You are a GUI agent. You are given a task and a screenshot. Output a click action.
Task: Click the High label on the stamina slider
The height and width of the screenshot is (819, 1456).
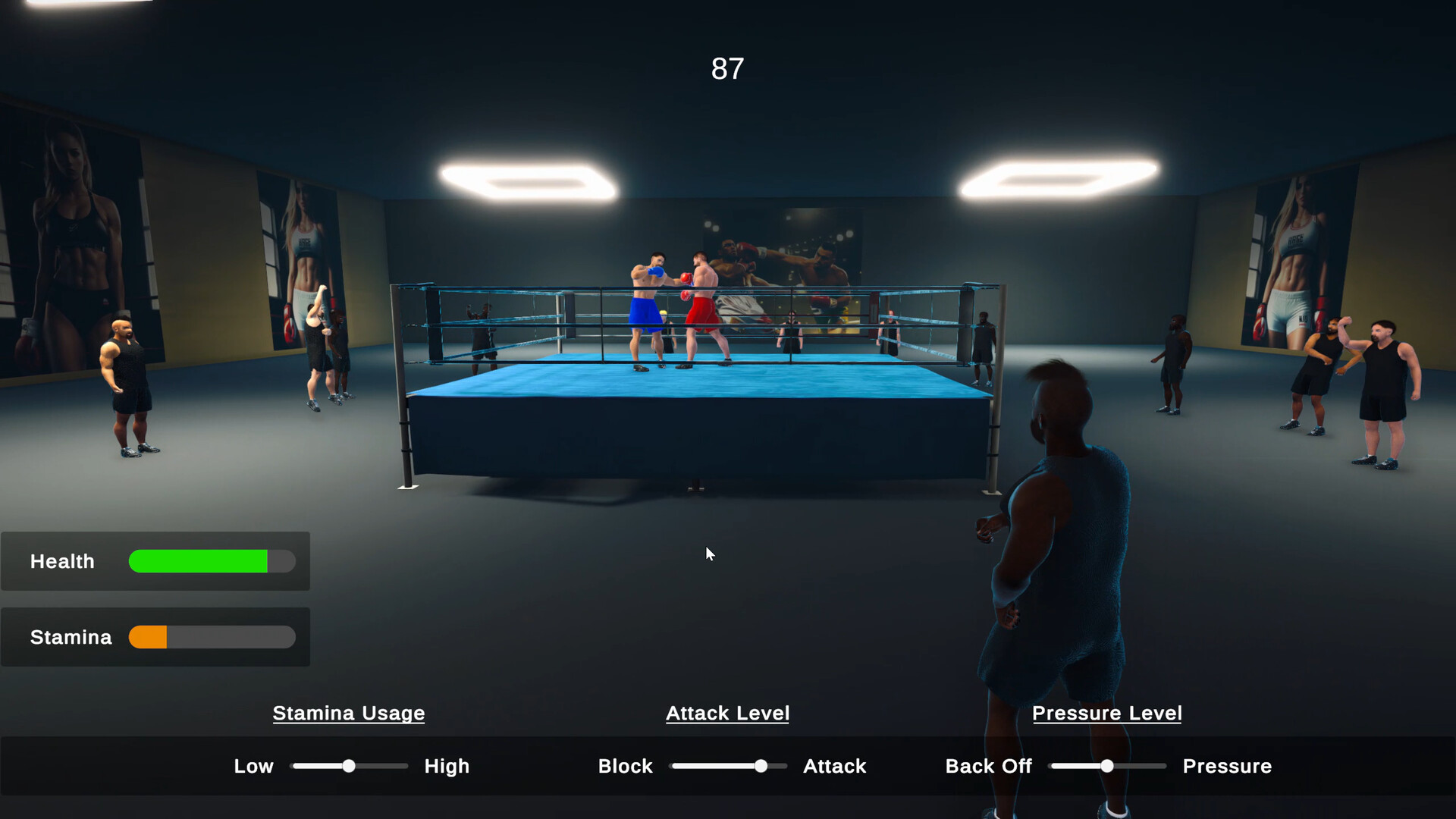point(447,766)
